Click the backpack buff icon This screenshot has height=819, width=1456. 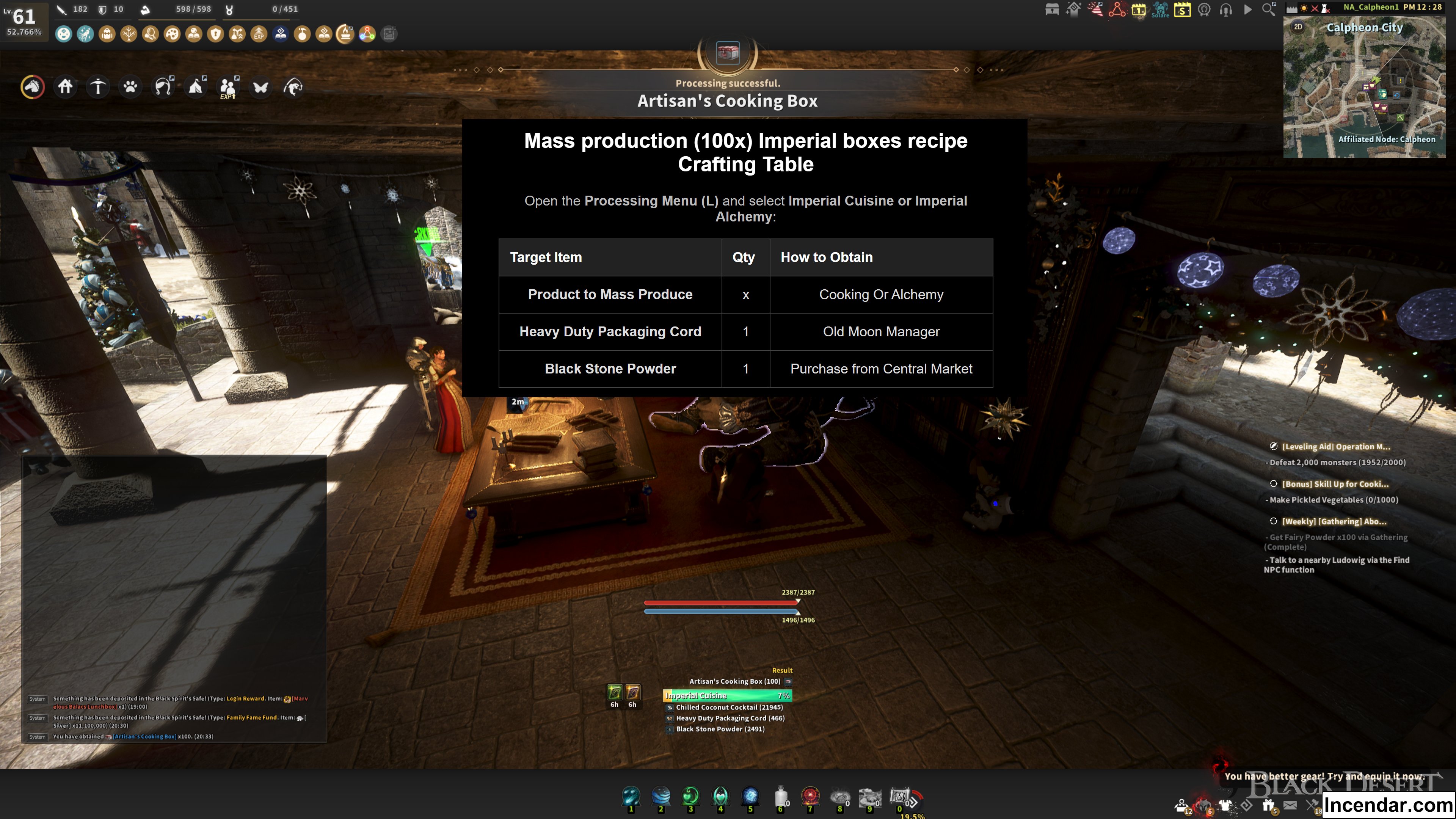coord(107,34)
